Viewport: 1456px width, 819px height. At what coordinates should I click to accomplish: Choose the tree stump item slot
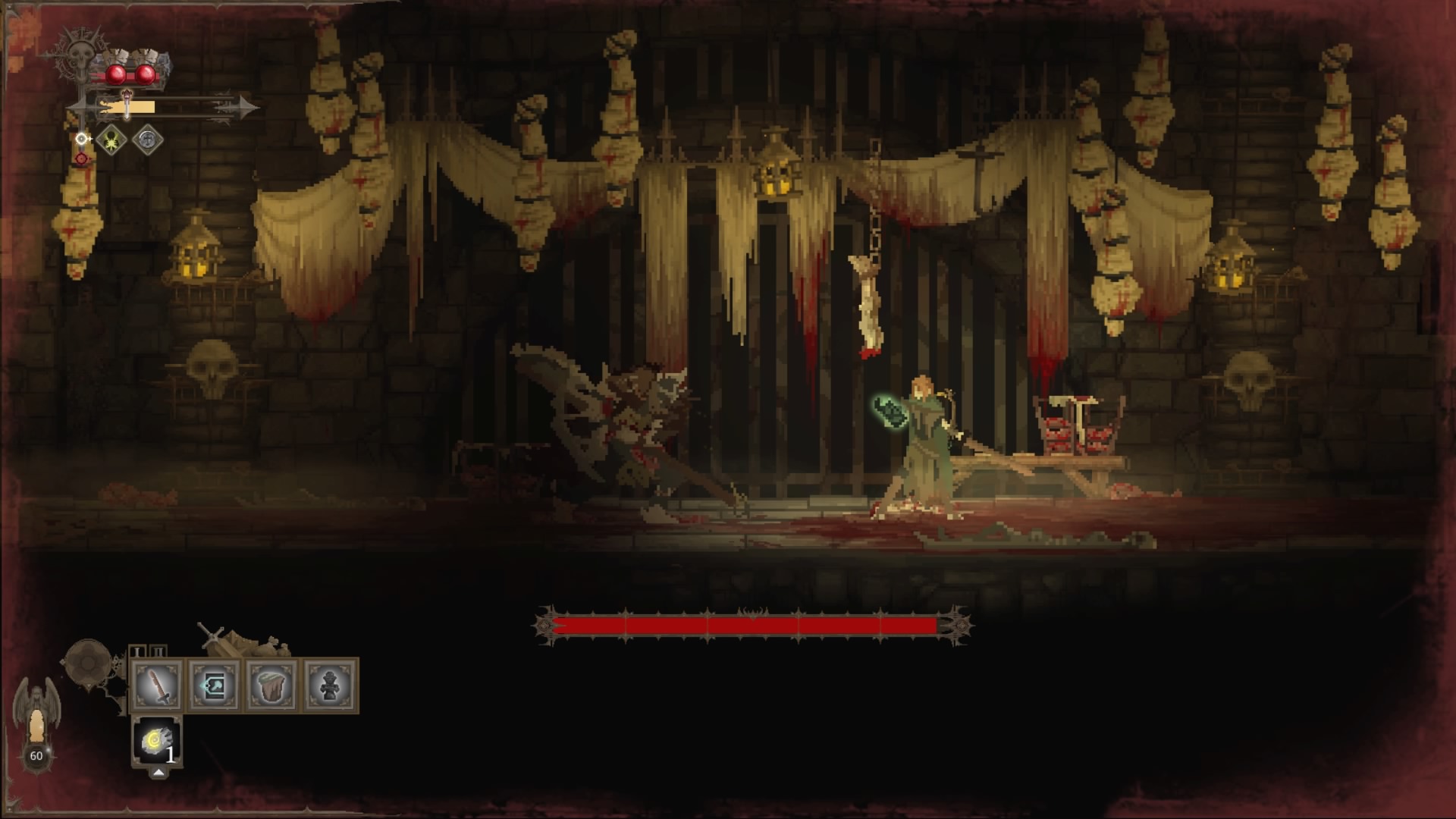click(272, 686)
